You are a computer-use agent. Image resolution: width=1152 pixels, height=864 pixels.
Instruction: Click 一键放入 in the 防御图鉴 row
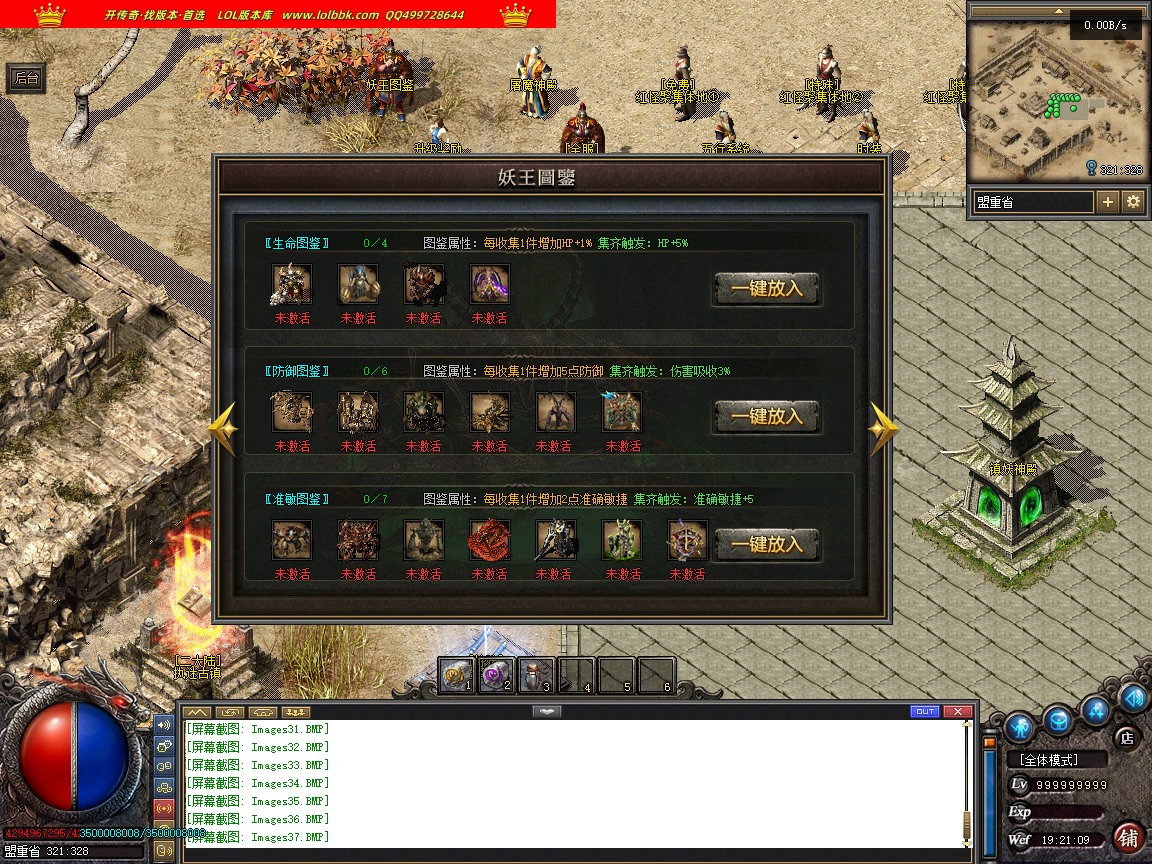(766, 417)
